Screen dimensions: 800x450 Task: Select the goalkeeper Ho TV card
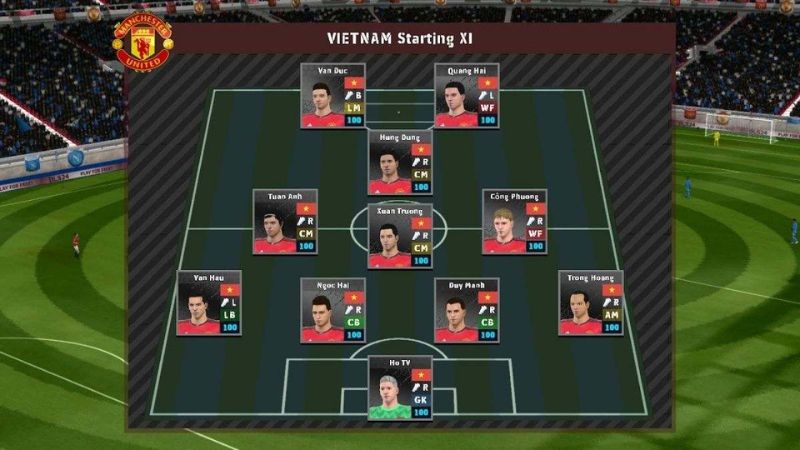point(400,388)
